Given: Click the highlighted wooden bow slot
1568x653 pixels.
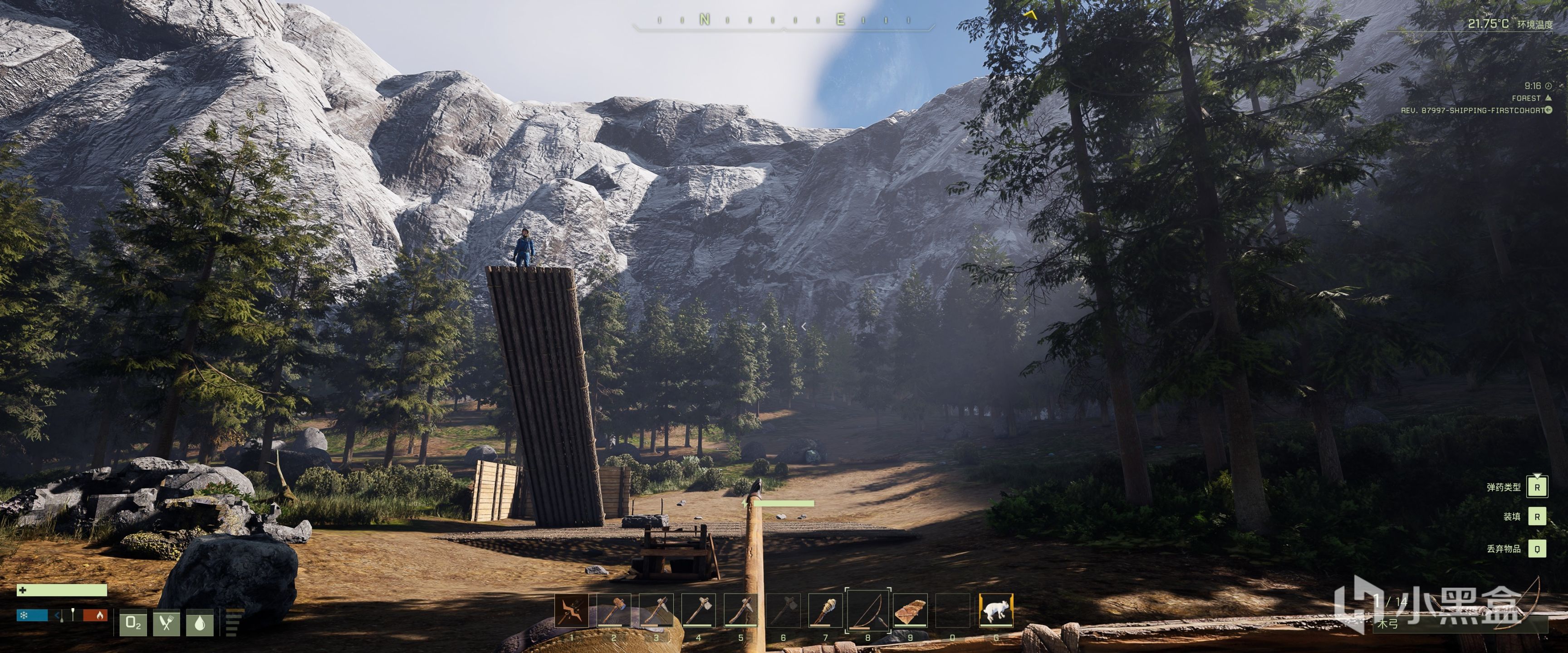Looking at the screenshot, I should (868, 611).
